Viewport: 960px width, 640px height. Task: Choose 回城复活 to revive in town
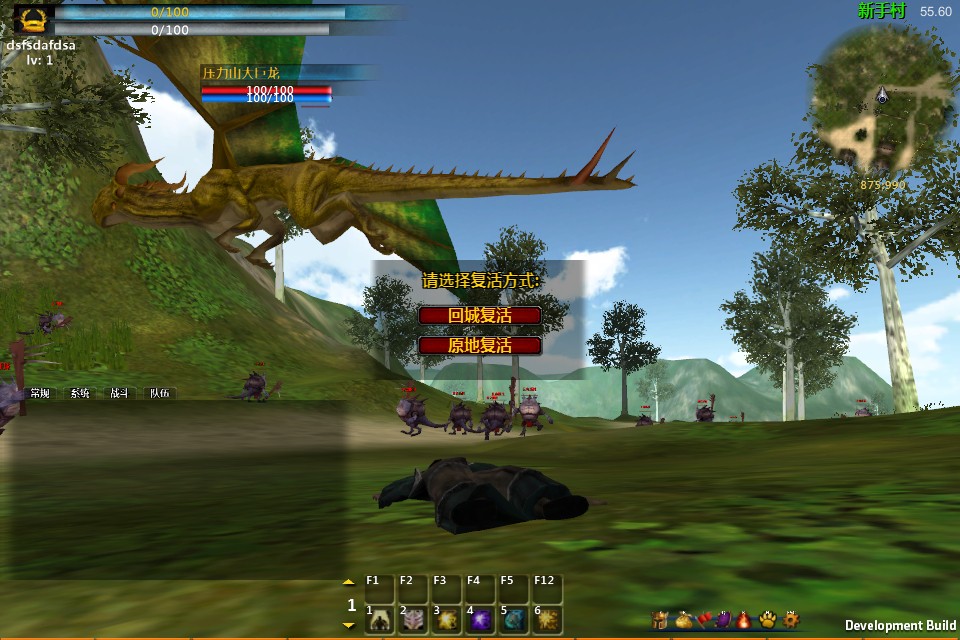point(480,315)
